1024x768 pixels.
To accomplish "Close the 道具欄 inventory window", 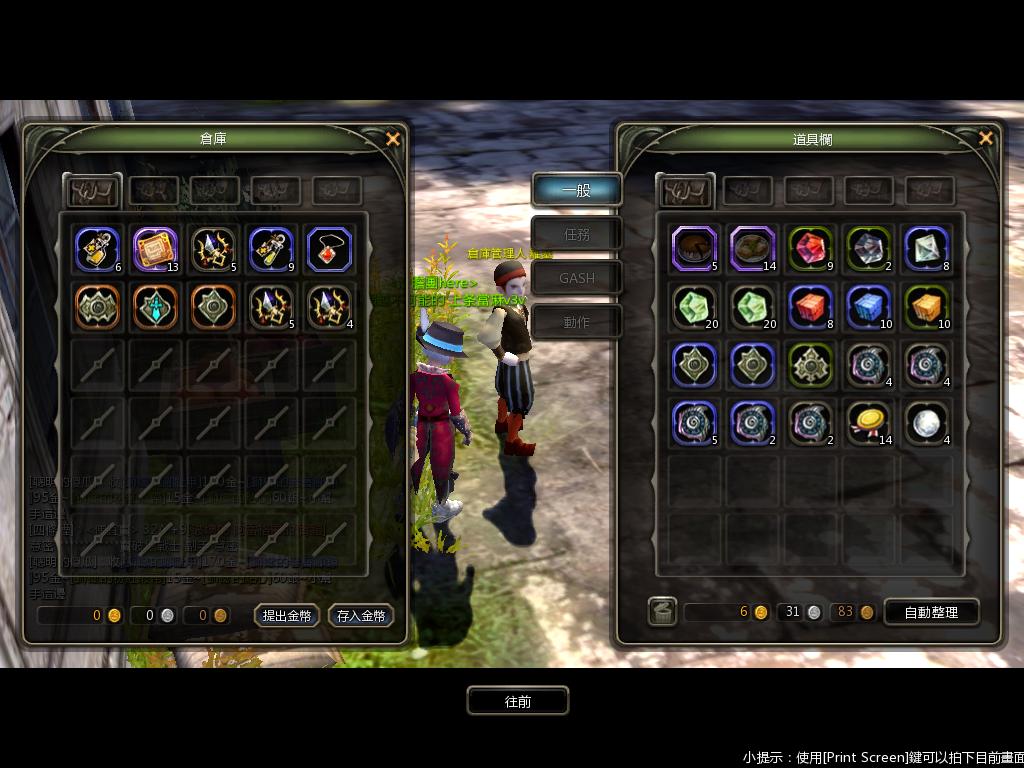I will 986,138.
